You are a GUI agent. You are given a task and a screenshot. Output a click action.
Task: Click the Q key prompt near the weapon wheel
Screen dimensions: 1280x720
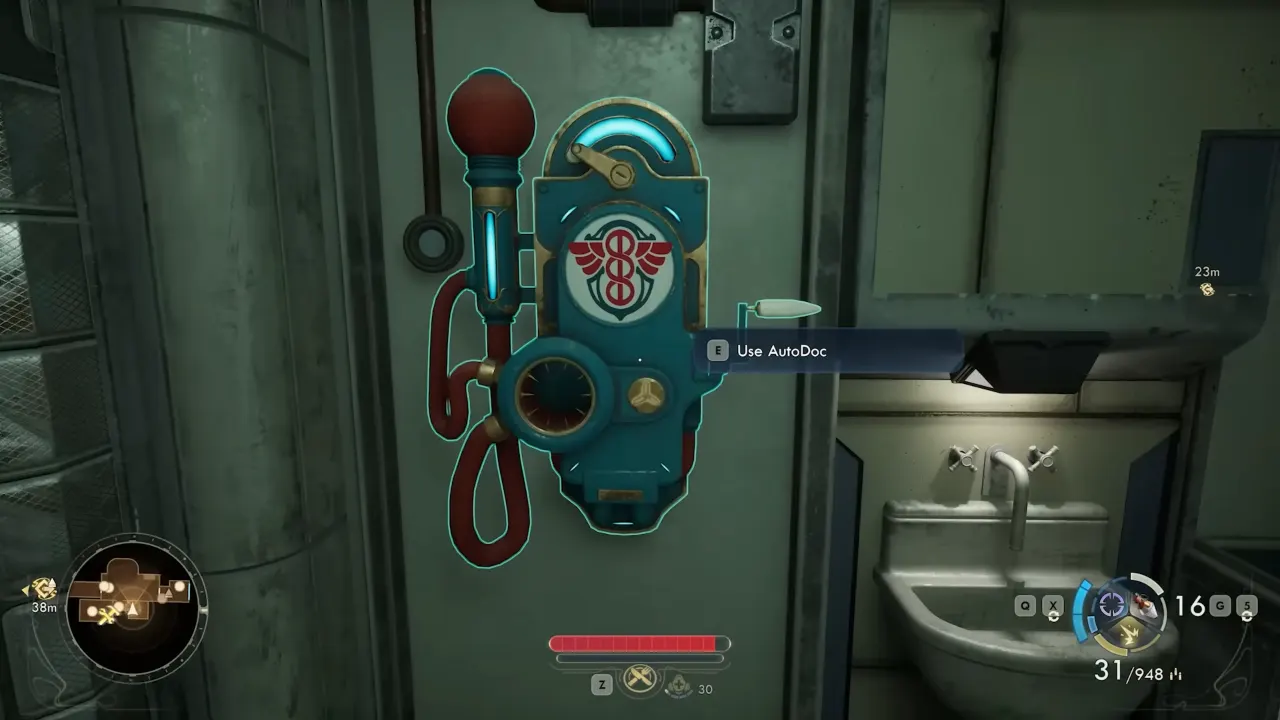pos(1024,605)
